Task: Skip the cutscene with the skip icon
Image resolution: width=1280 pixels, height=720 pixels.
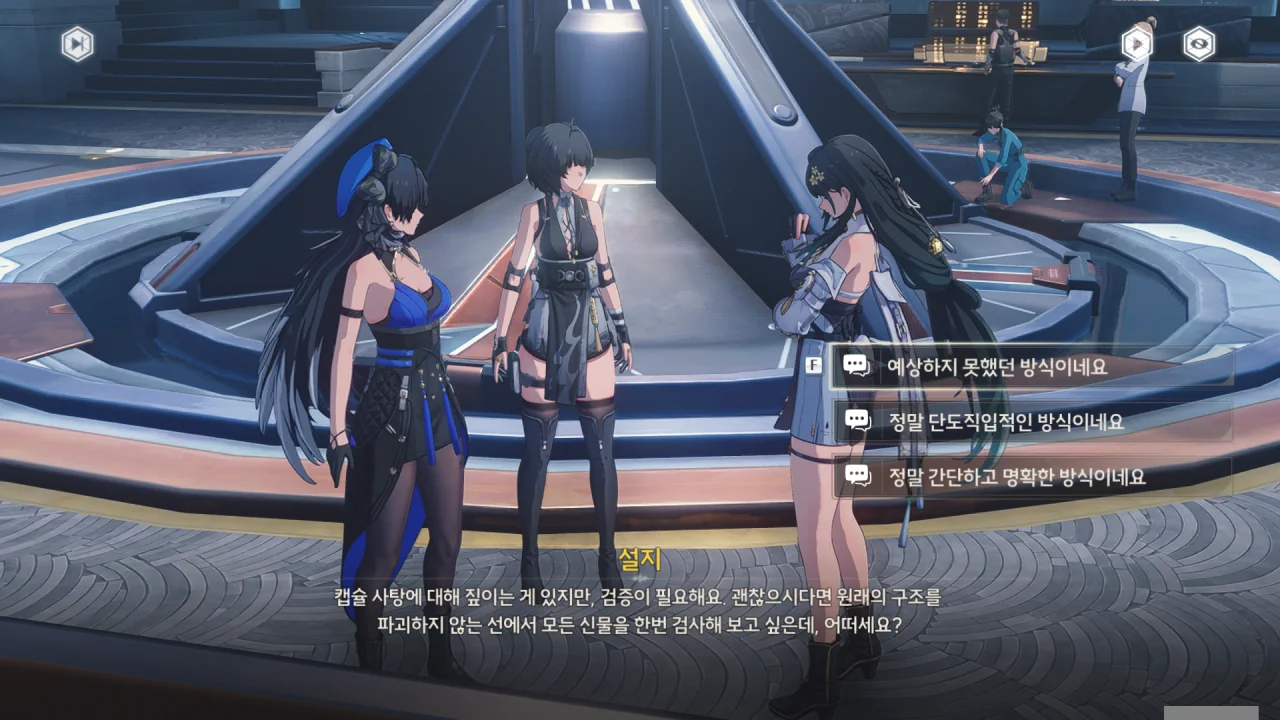Action: pos(77,44)
